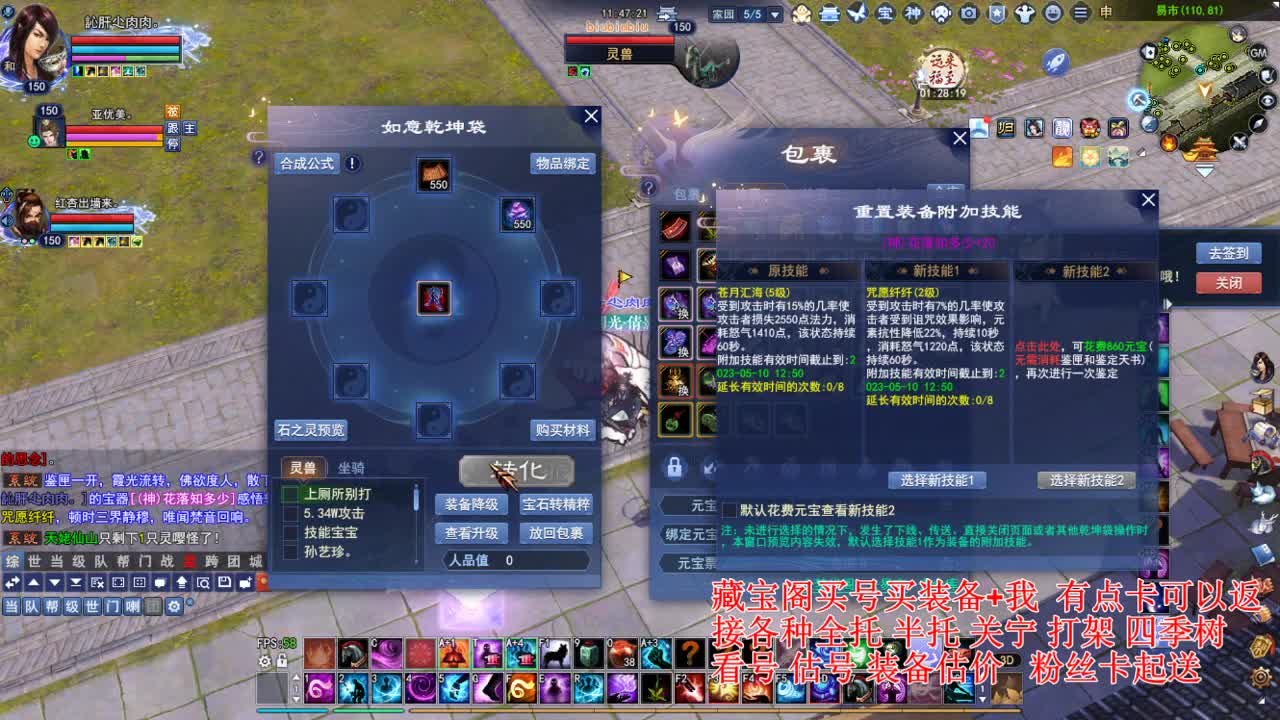Click the 神 icon in the top icon row
Image resolution: width=1280 pixels, height=720 pixels.
(x=911, y=14)
